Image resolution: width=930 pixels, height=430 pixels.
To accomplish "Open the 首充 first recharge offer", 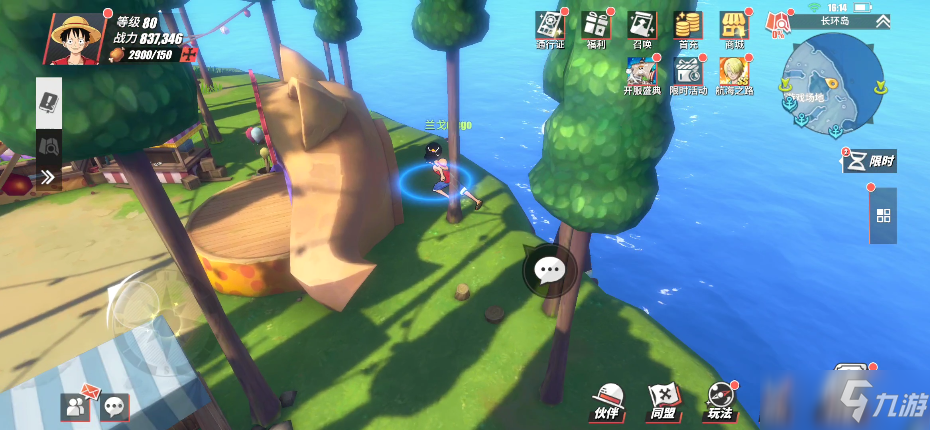I will tap(688, 28).
